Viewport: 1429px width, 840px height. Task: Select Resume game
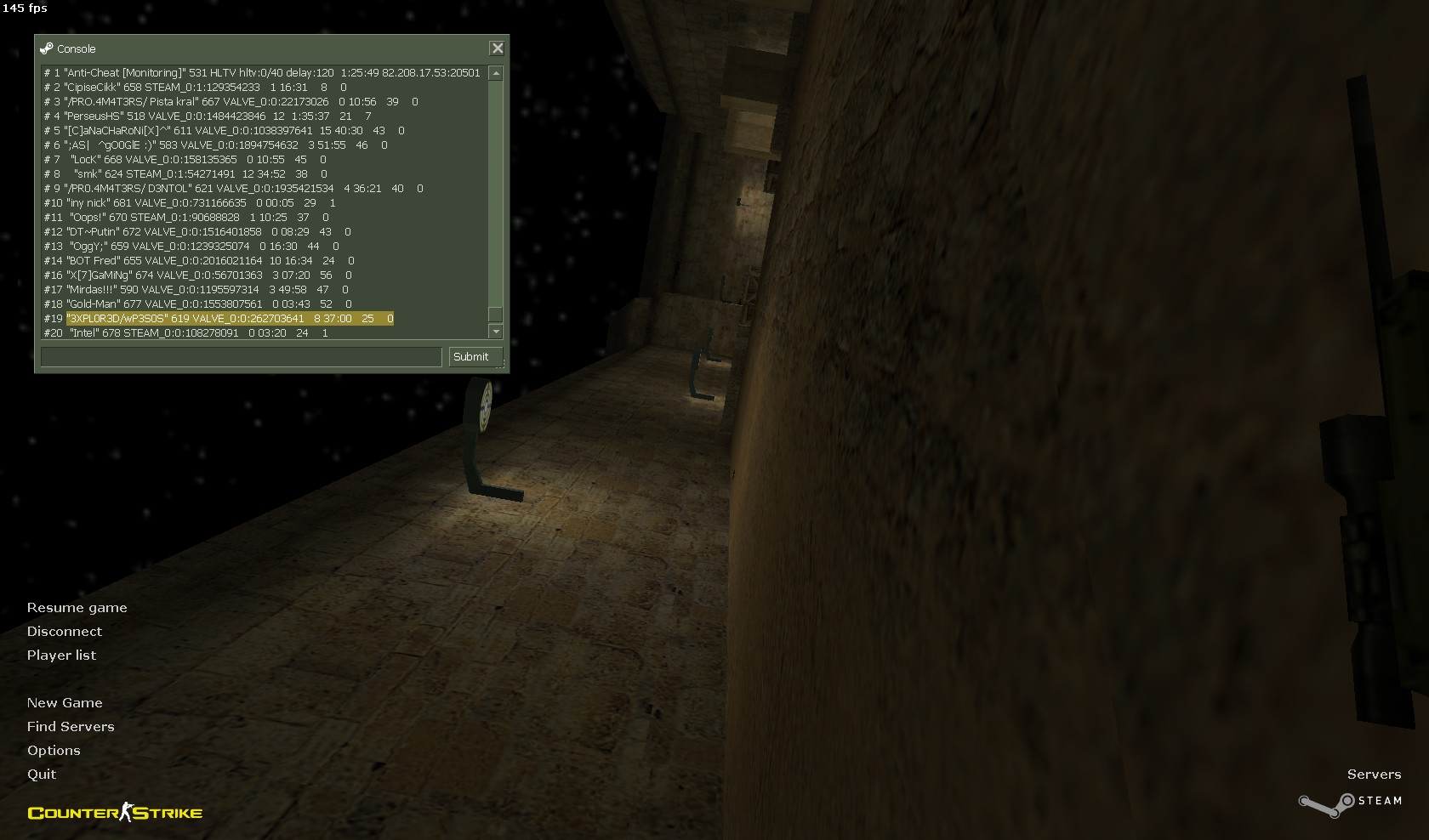point(77,608)
